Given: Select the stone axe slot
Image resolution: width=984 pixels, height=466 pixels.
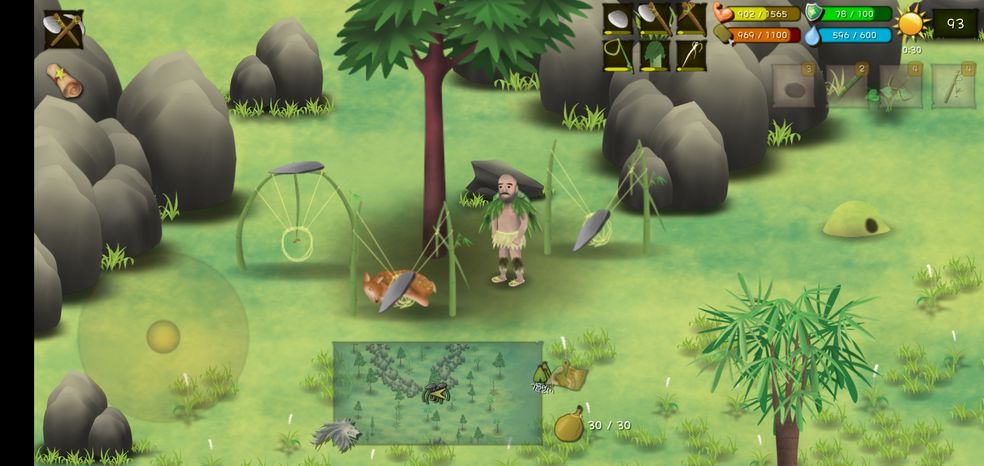Looking at the screenshot, I should coord(655,19).
